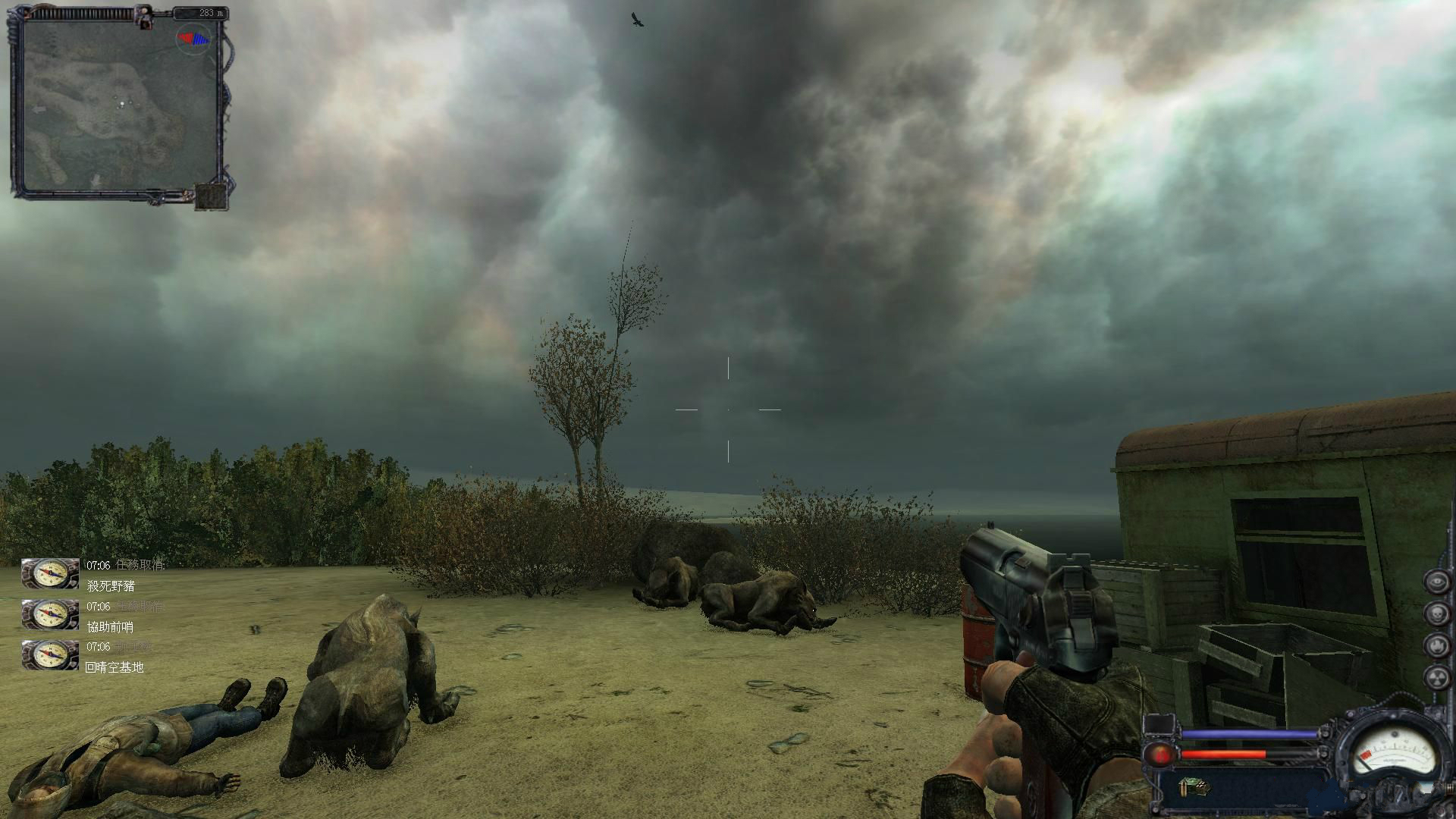Image resolution: width=1456 pixels, height=819 pixels.
Task: Click the pistol ammo box icon
Action: [x=1193, y=788]
